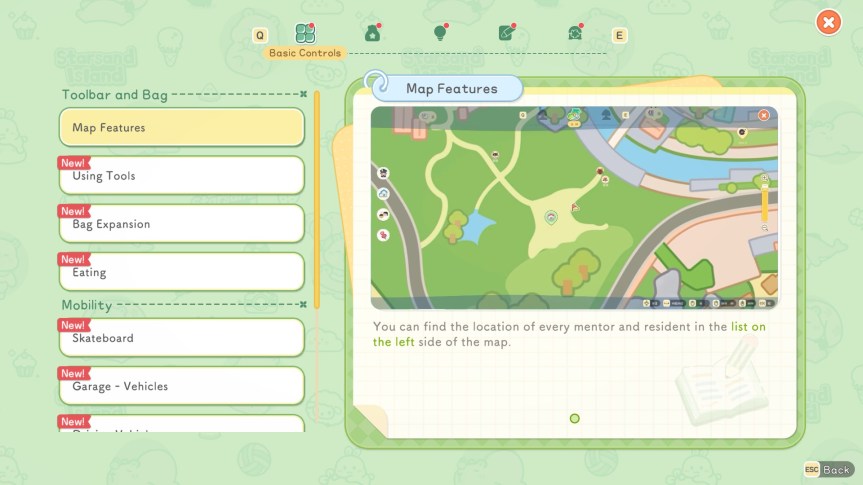This screenshot has height=485, width=863.
Task: Click the Map Features preview image
Action: pos(574,207)
